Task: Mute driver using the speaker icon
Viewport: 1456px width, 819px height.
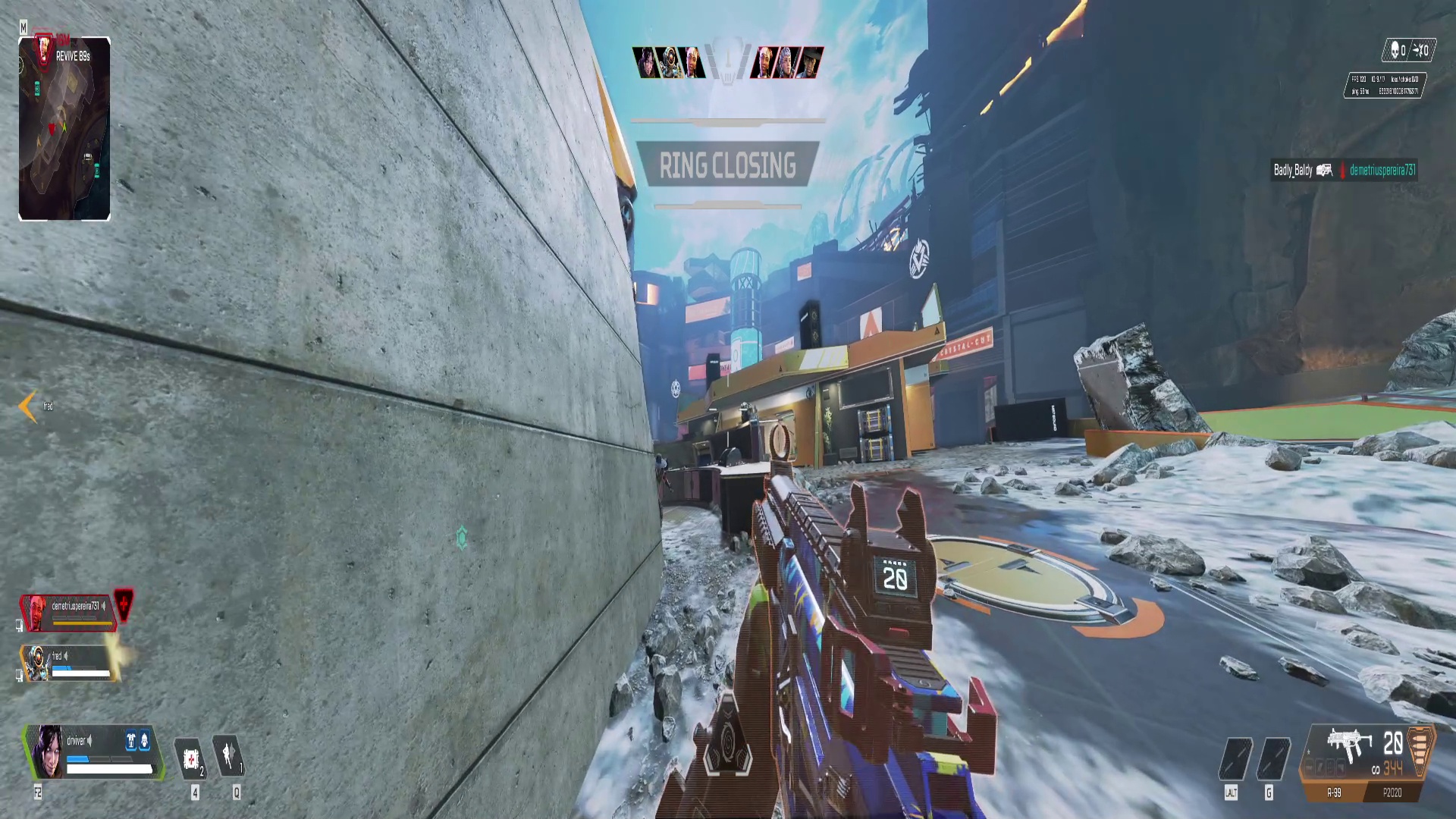Action: pos(89,741)
